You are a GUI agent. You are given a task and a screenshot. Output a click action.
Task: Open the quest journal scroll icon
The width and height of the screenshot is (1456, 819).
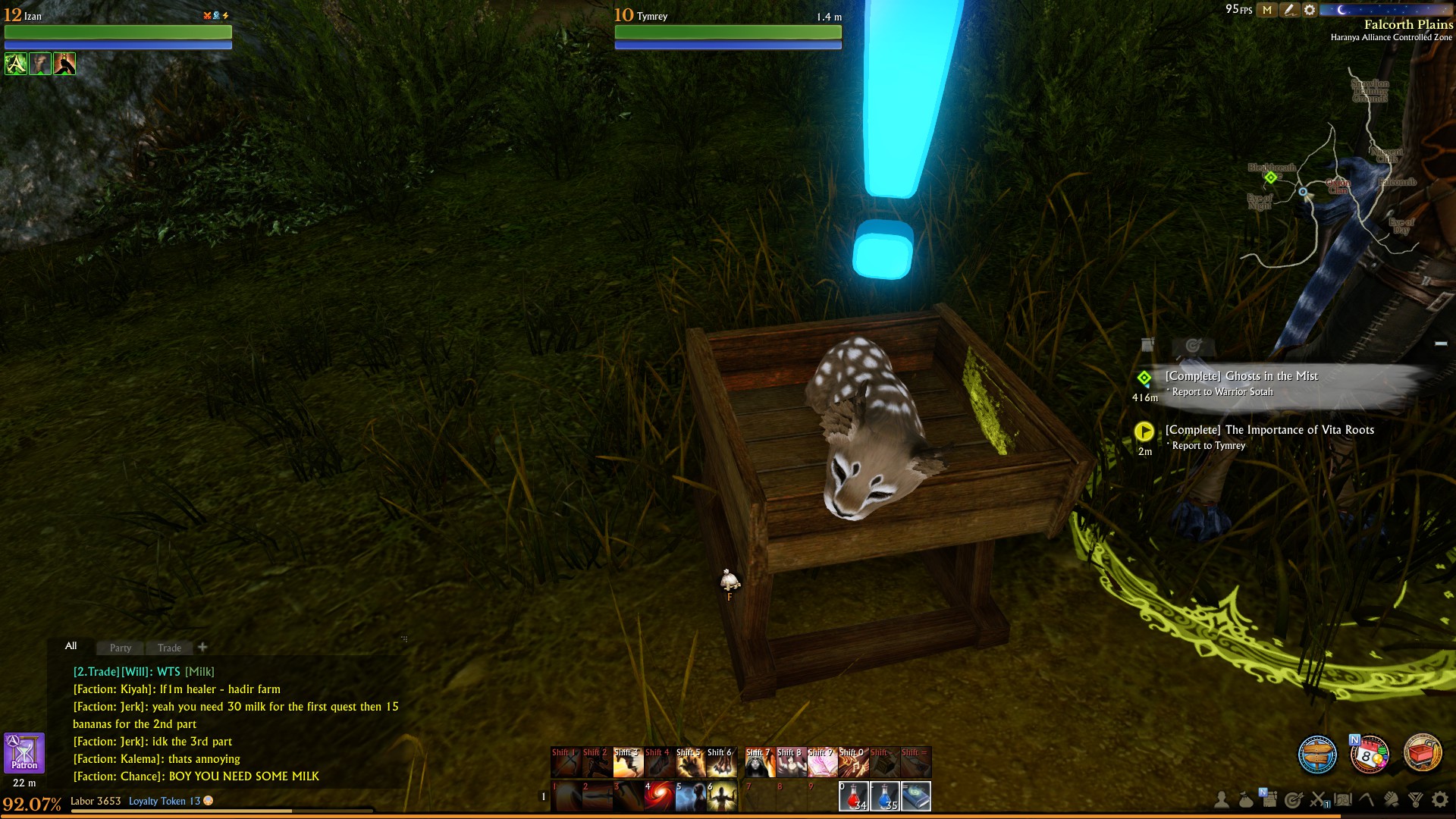pyautogui.click(x=1269, y=799)
